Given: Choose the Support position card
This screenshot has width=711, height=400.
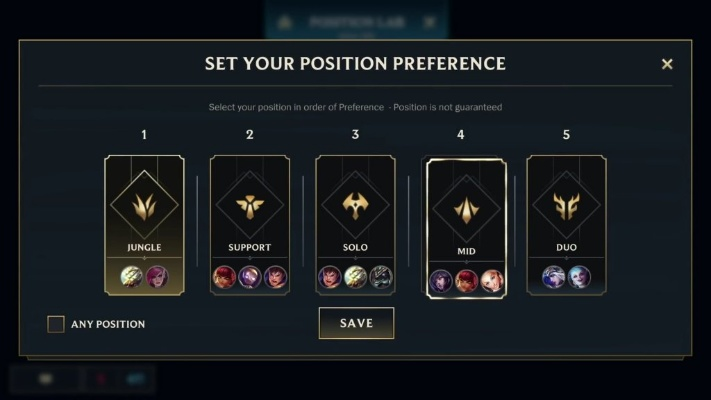Looking at the screenshot, I should (250, 224).
